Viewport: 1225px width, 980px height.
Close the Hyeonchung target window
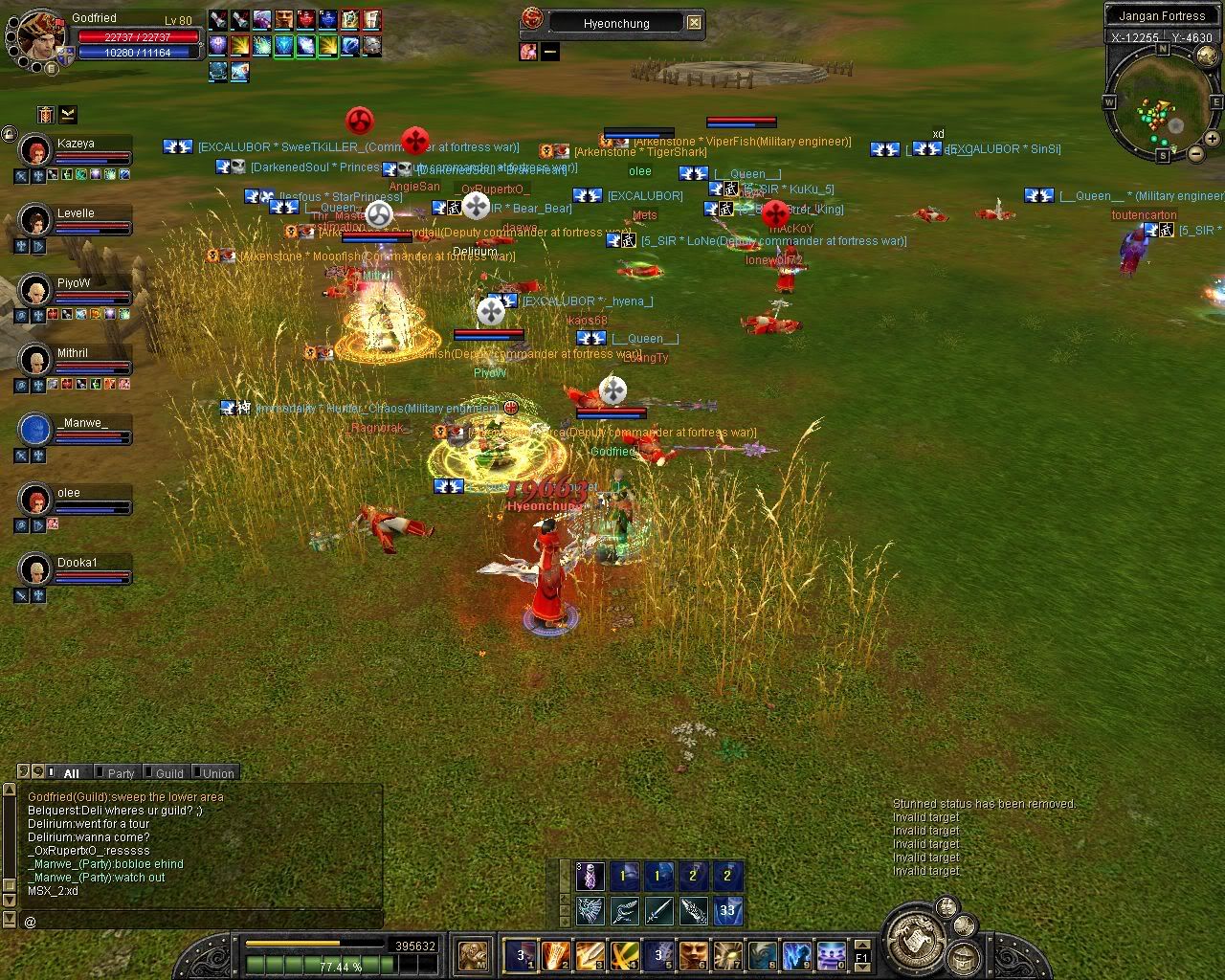coord(695,23)
